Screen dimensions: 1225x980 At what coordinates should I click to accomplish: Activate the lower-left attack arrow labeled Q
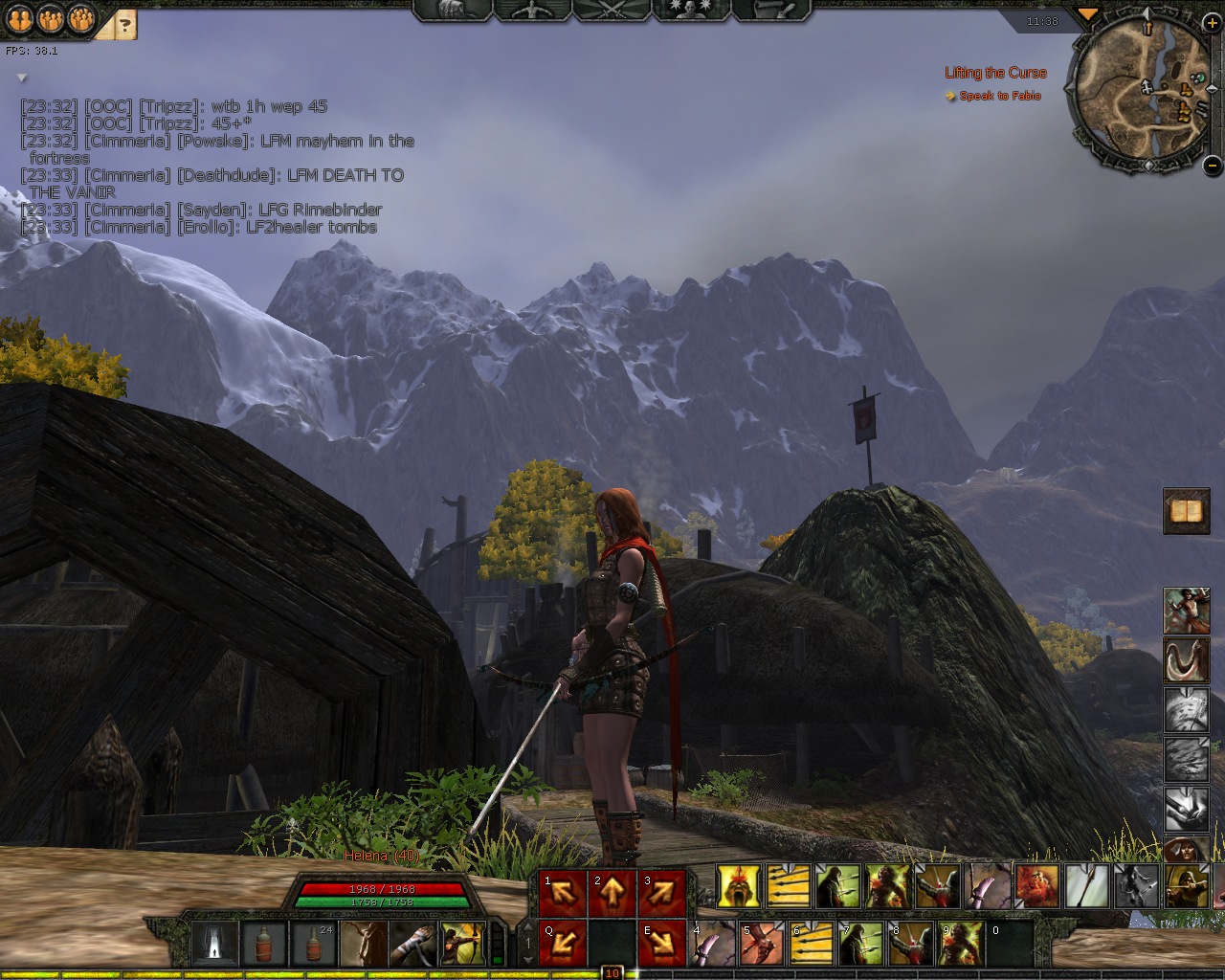tap(564, 943)
